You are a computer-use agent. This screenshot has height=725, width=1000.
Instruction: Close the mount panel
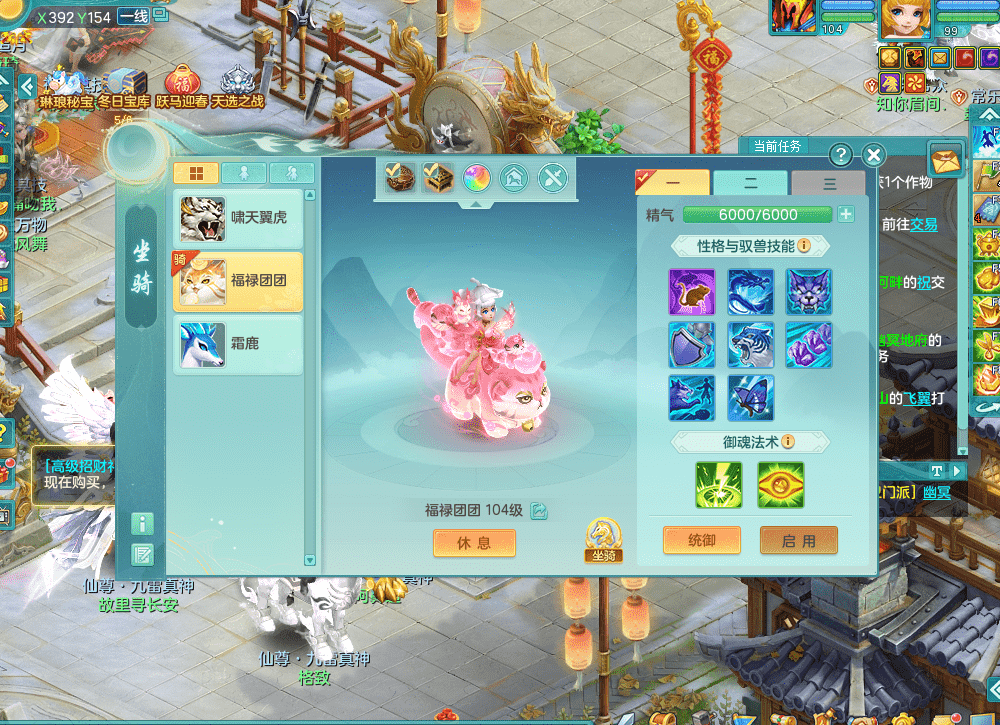coord(873,155)
